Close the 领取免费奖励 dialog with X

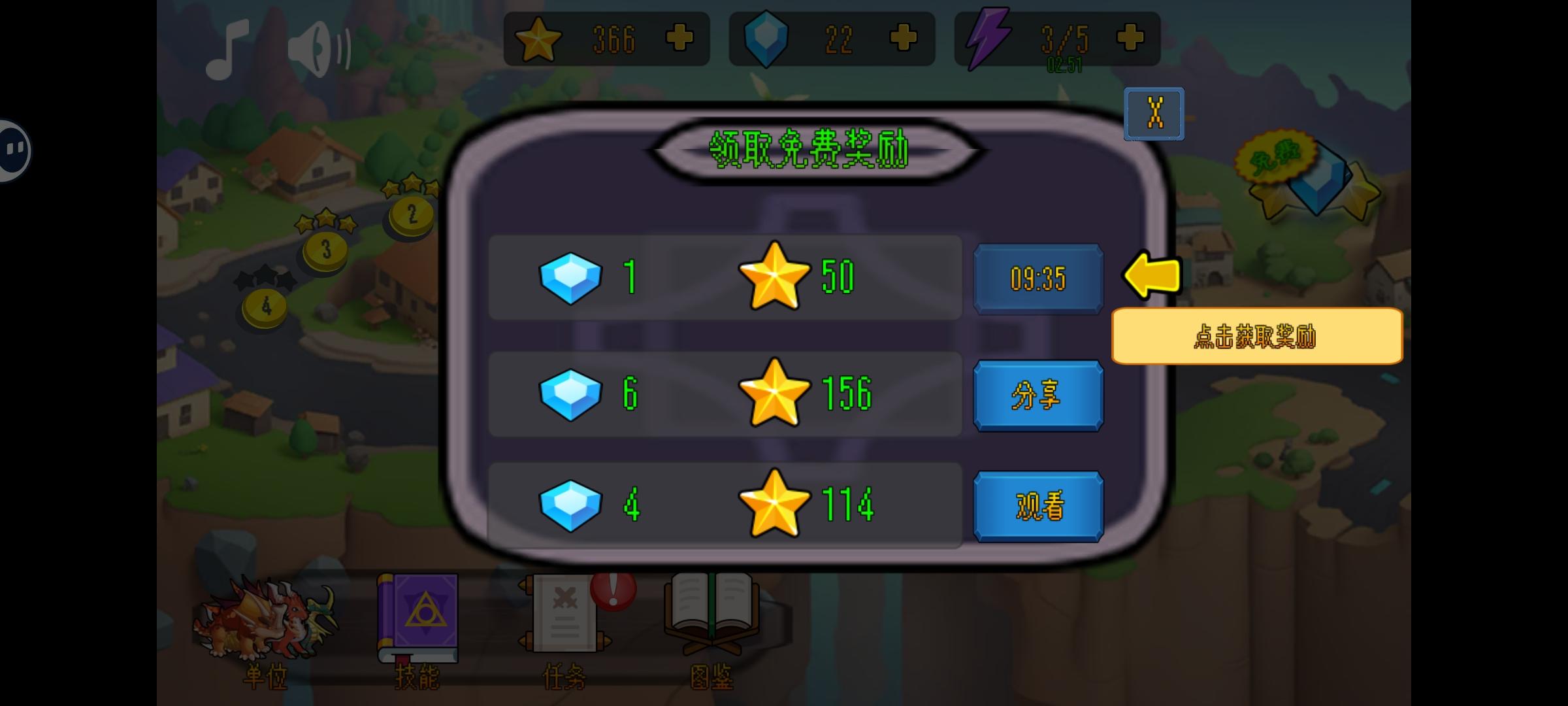[1154, 113]
